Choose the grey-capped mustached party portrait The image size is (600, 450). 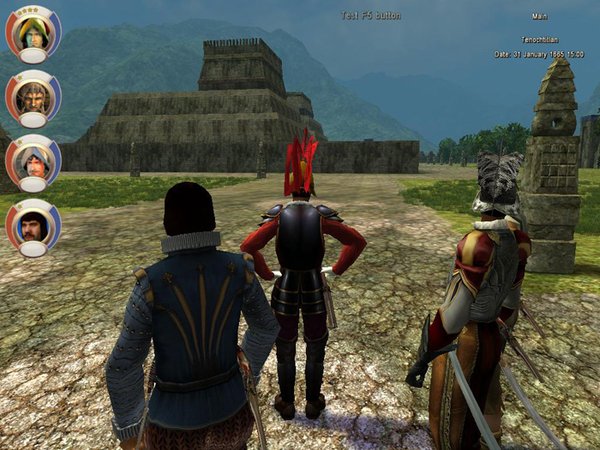point(32,160)
